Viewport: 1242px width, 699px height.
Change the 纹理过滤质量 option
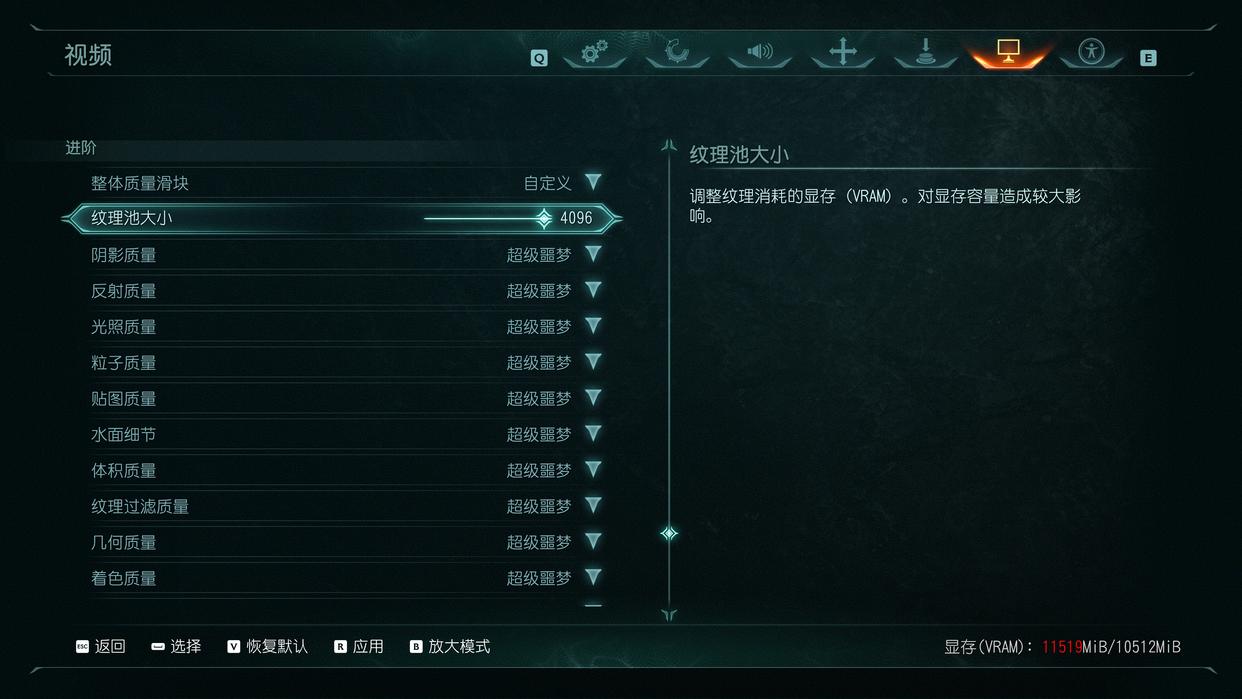tap(593, 506)
